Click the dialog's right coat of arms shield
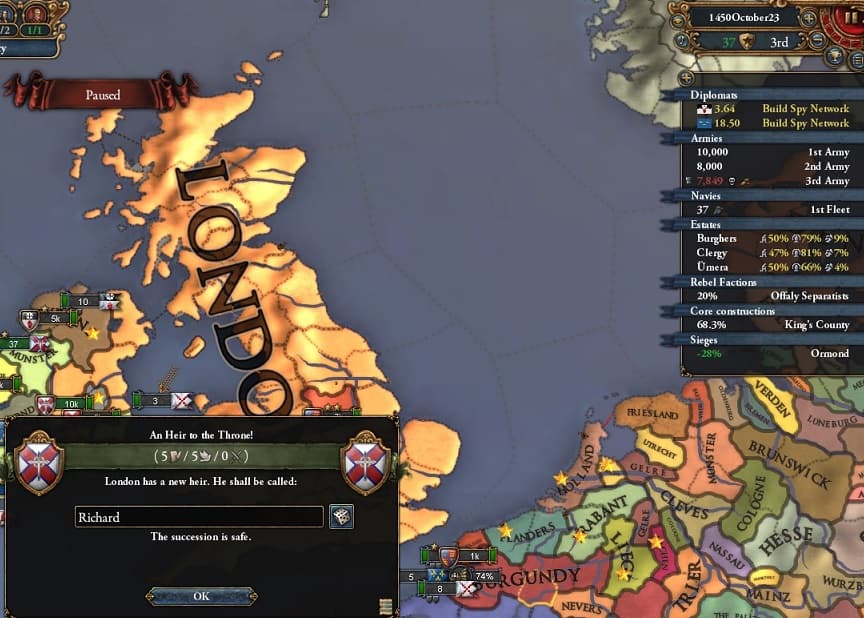 click(x=365, y=463)
